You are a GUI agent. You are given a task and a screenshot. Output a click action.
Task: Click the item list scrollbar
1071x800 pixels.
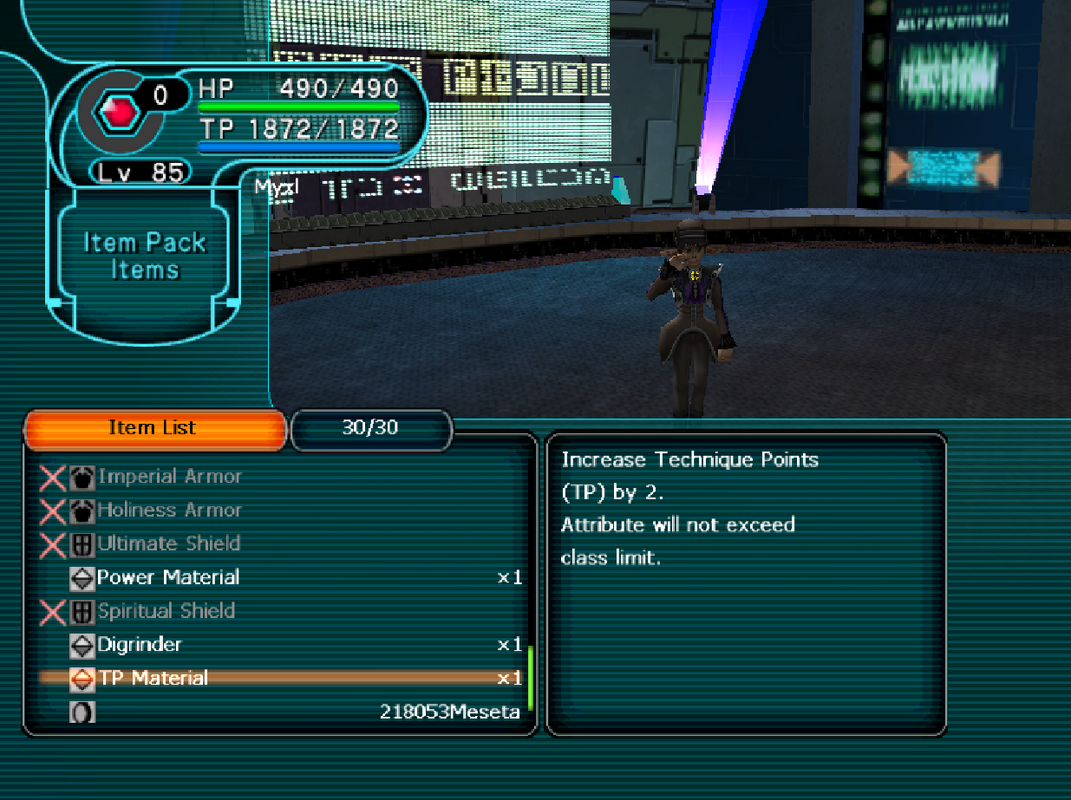point(530,677)
